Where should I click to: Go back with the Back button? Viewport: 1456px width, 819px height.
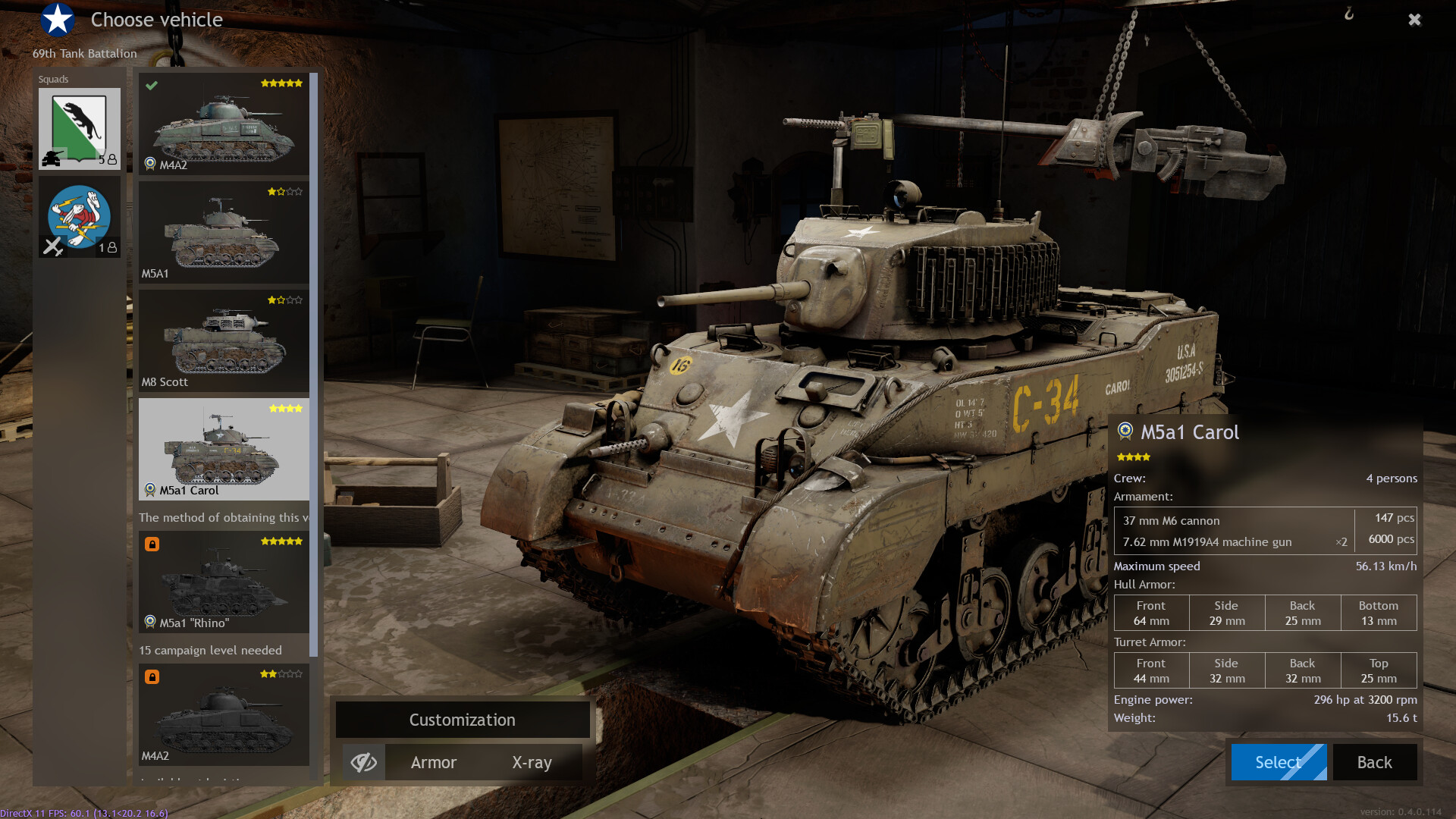click(1374, 762)
